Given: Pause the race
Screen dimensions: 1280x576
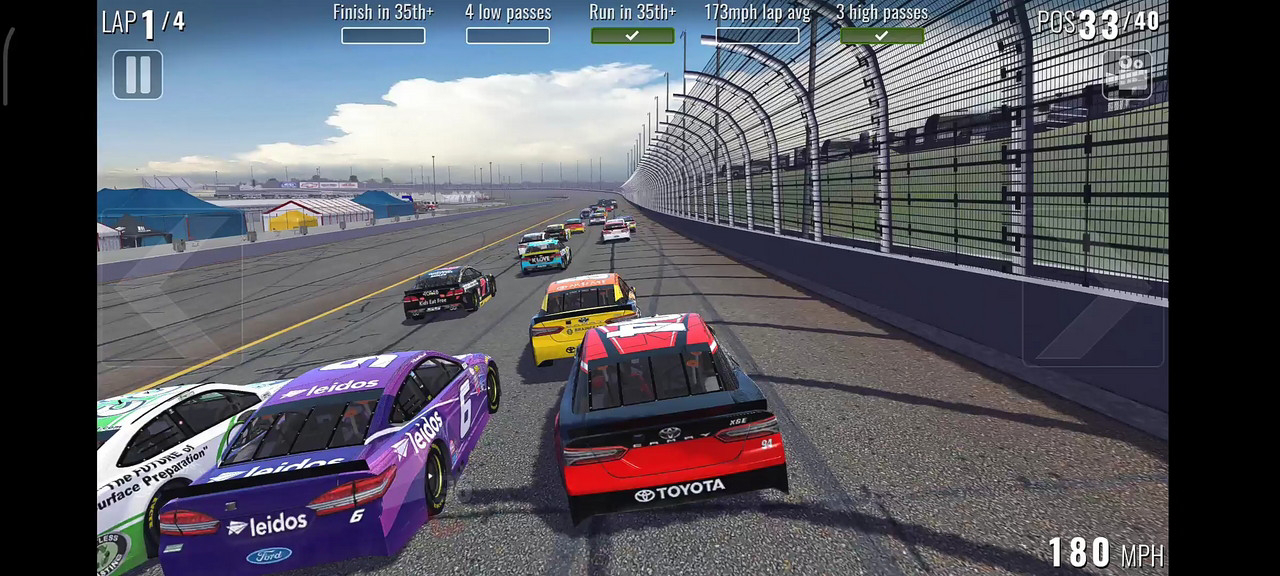Looking at the screenshot, I should click(138, 75).
